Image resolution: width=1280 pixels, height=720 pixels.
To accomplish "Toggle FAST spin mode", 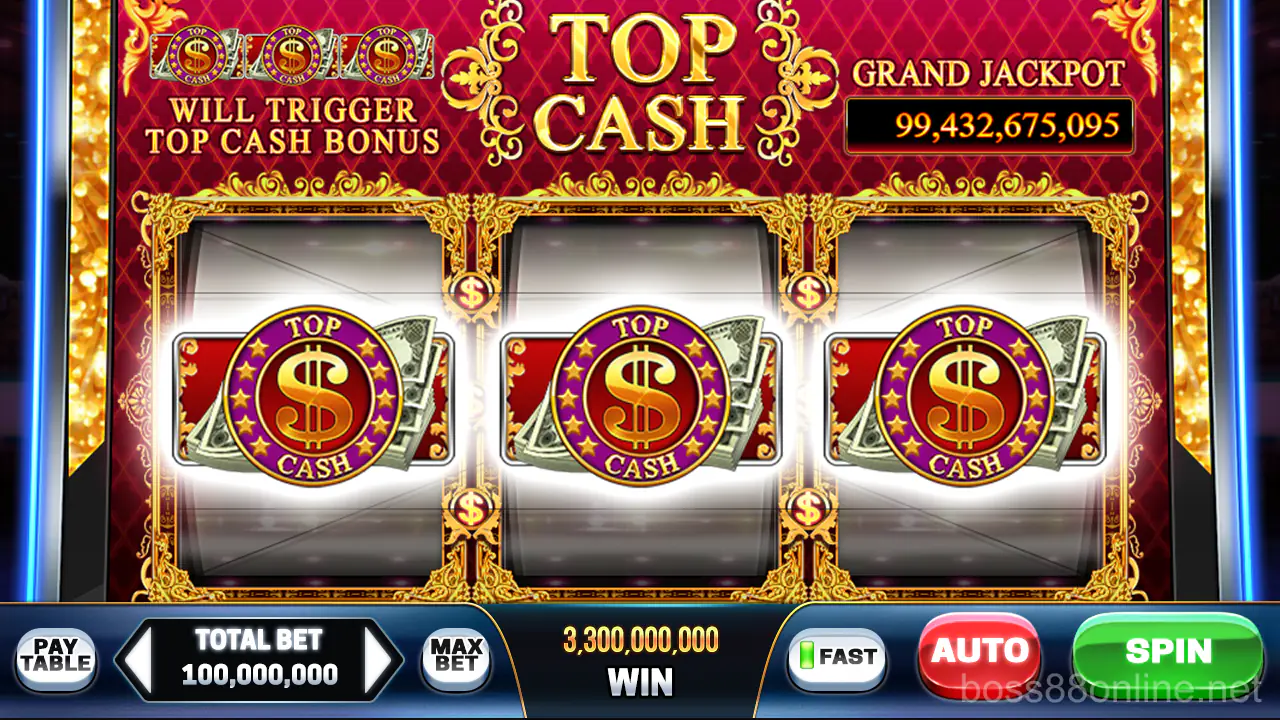I will pyautogui.click(x=838, y=658).
